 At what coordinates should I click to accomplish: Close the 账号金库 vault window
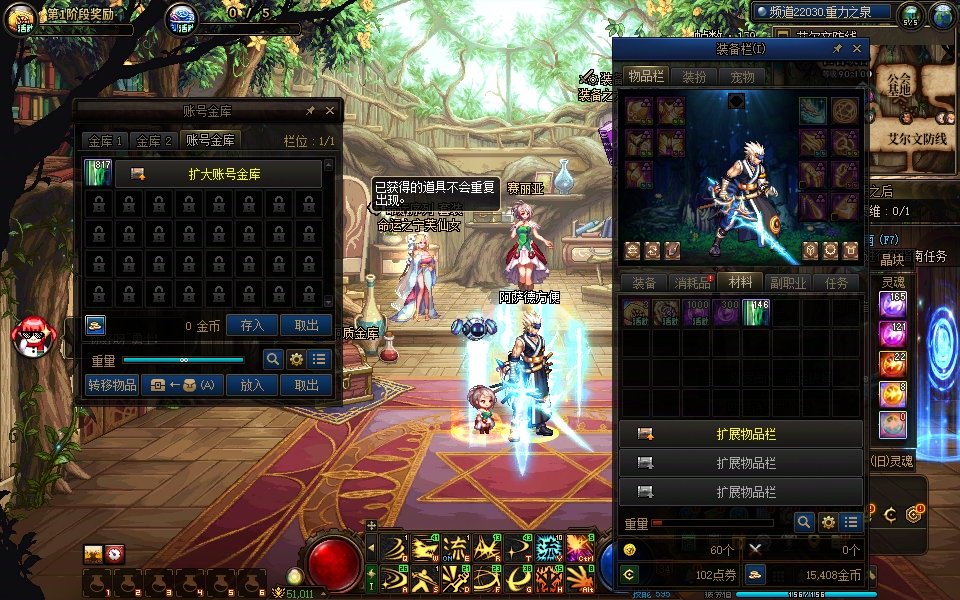pyautogui.click(x=330, y=111)
